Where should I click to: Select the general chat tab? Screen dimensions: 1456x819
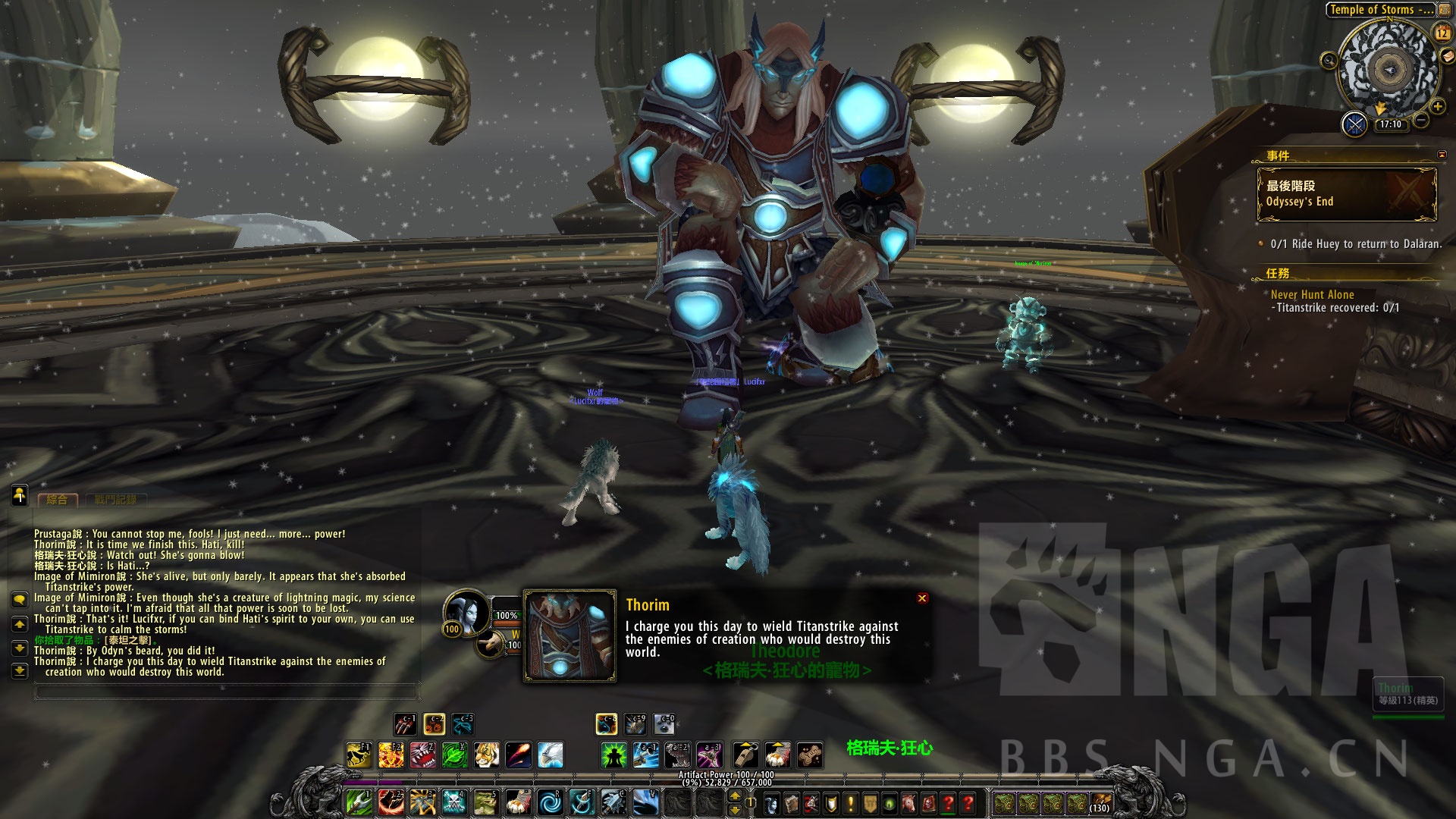[57, 500]
